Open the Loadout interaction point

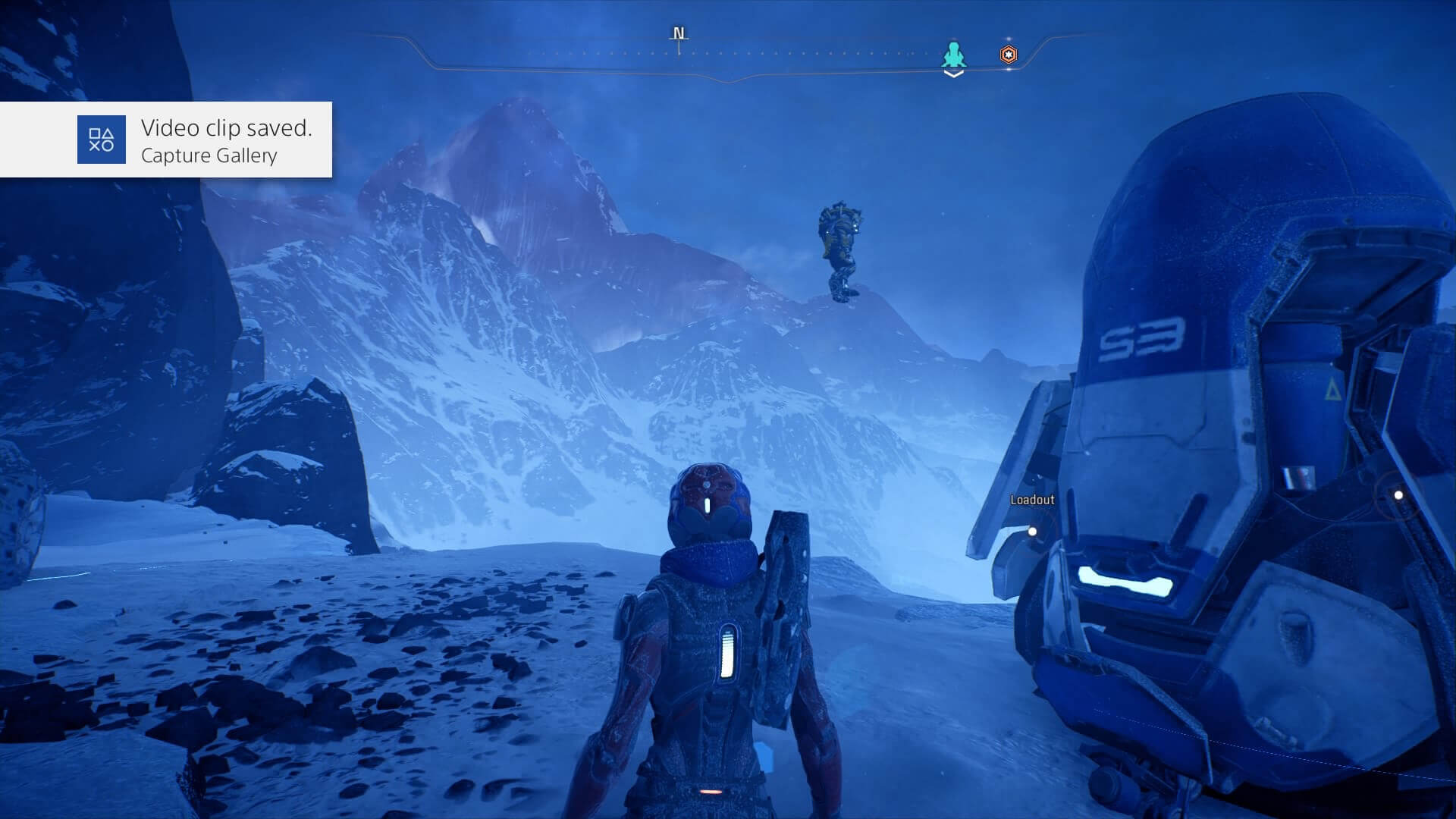click(x=1032, y=532)
